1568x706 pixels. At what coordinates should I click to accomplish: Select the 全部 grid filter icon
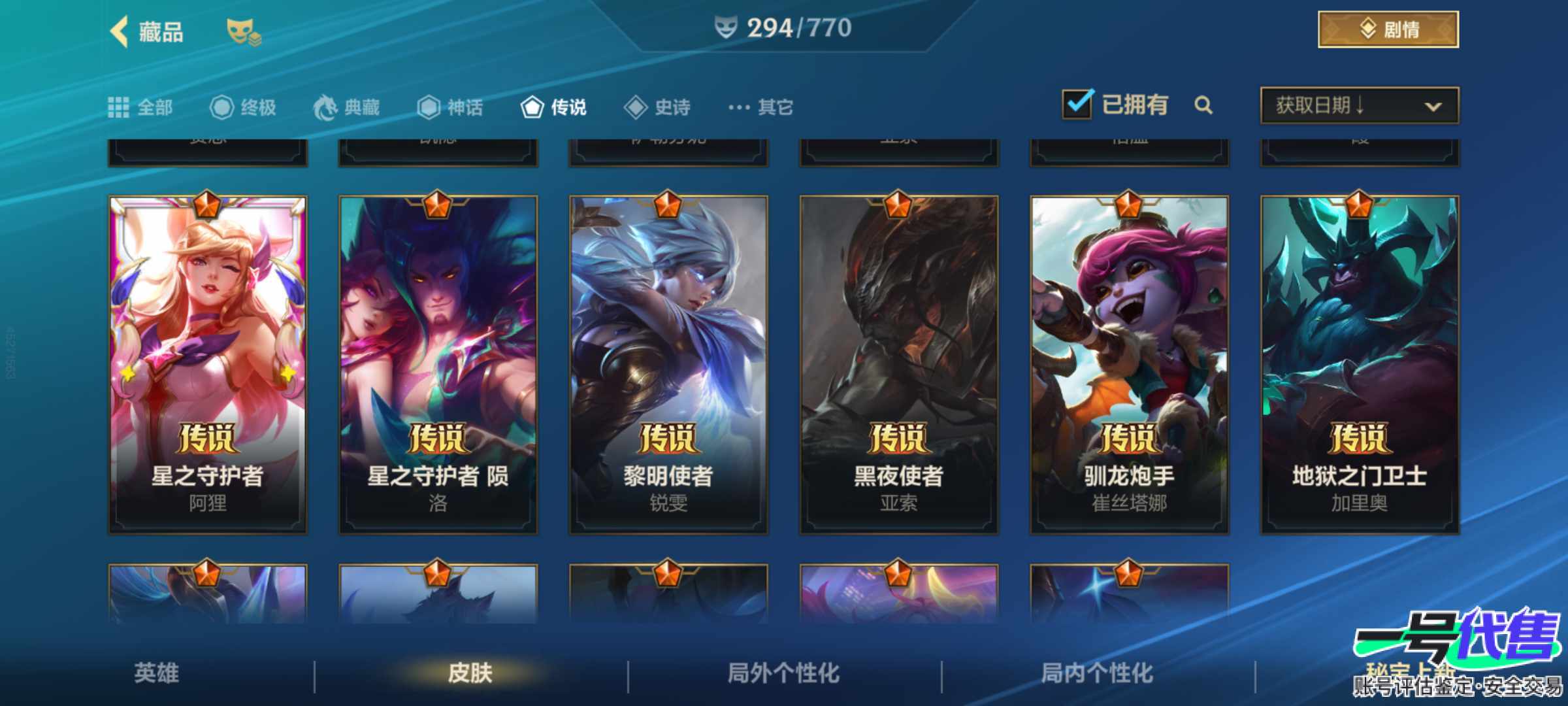pos(121,107)
